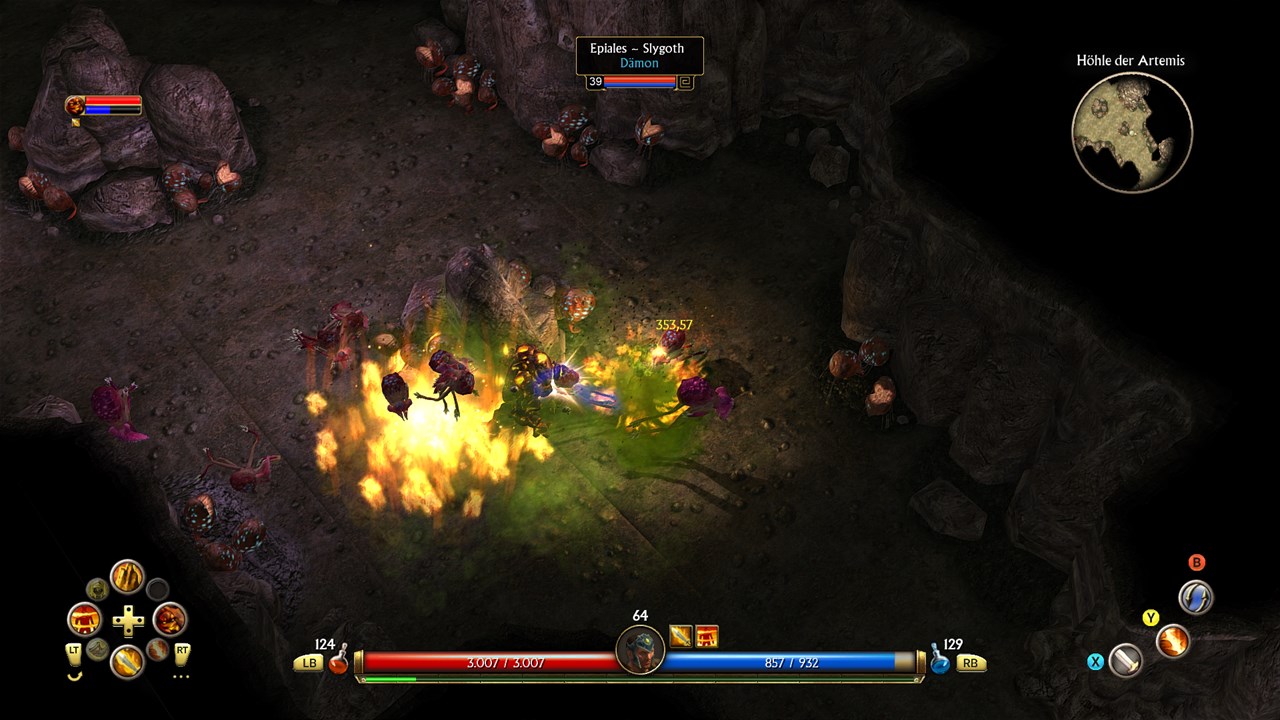Use the basic sword attack icon
Viewport: 1280px width, 720px height.
tap(1125, 660)
